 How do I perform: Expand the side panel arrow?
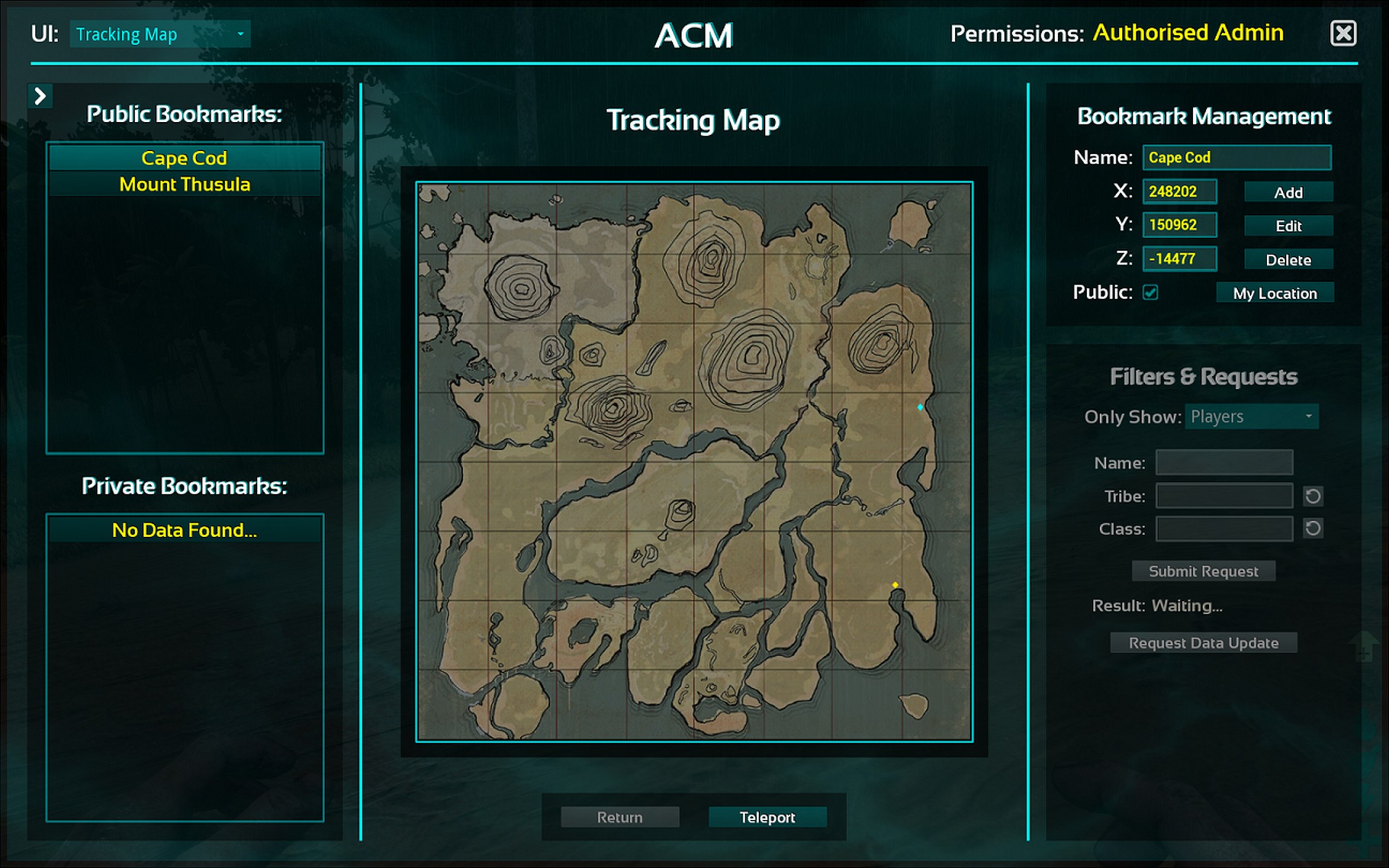point(40,96)
